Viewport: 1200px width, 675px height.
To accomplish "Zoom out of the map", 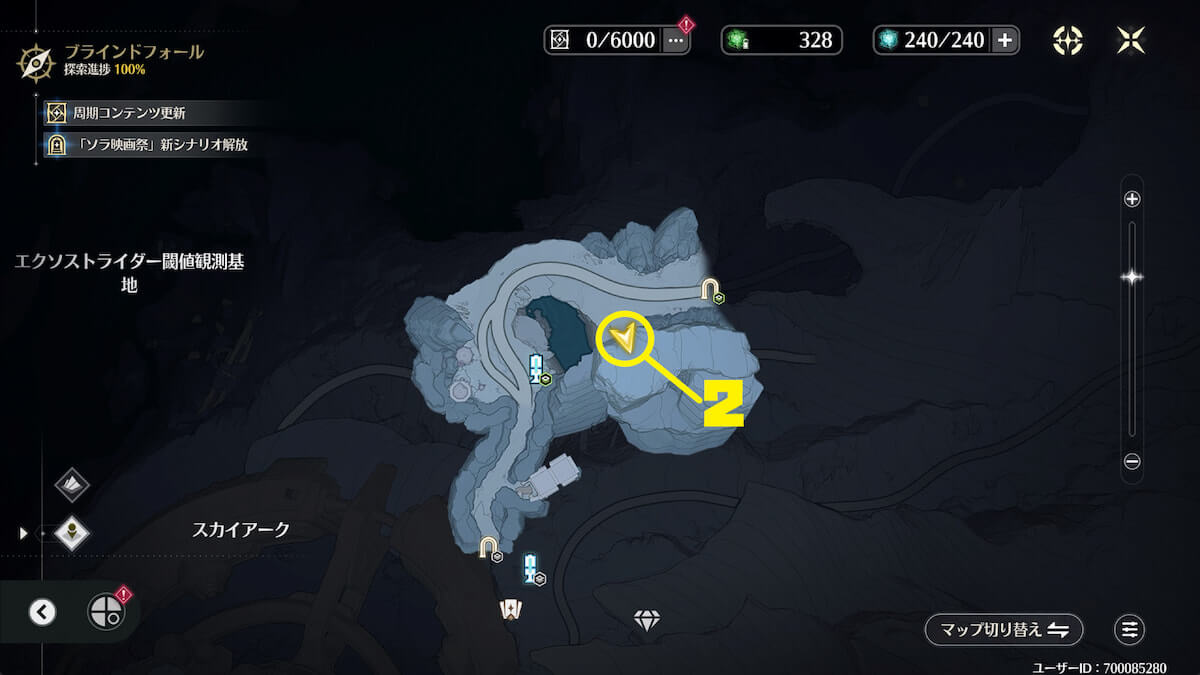I will coord(1132,462).
